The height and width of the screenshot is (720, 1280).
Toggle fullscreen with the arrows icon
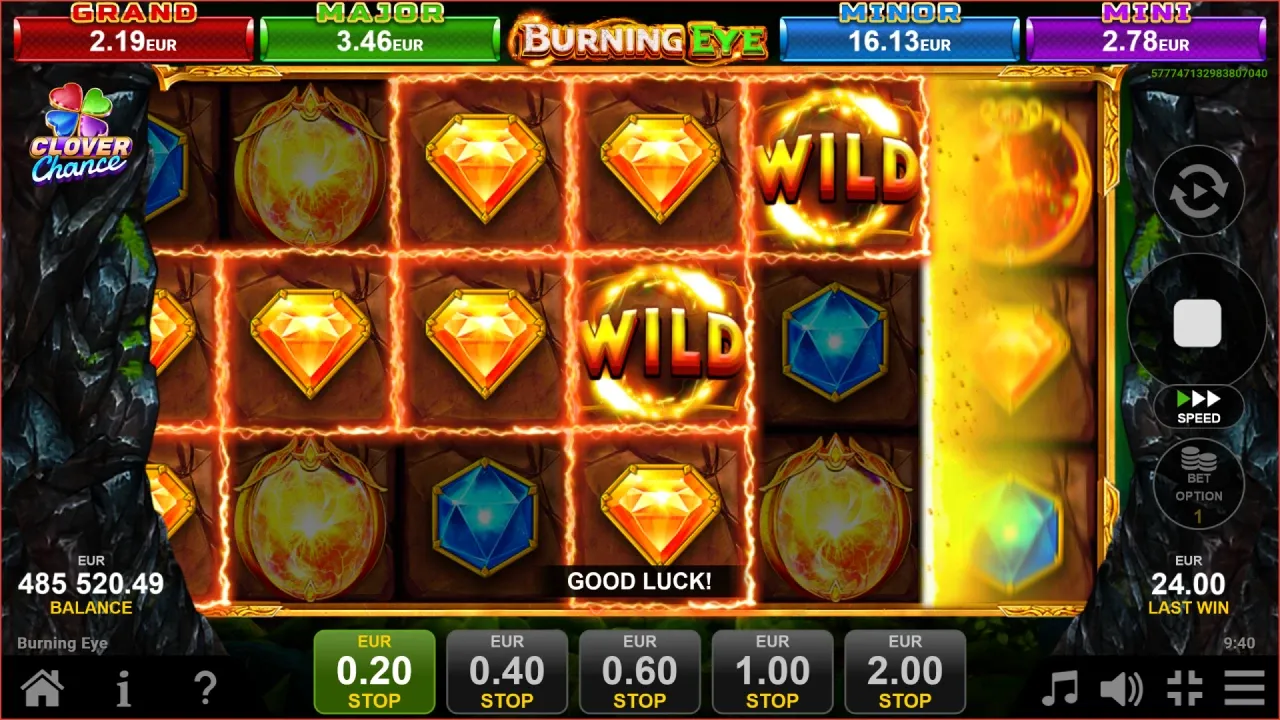[1185, 688]
